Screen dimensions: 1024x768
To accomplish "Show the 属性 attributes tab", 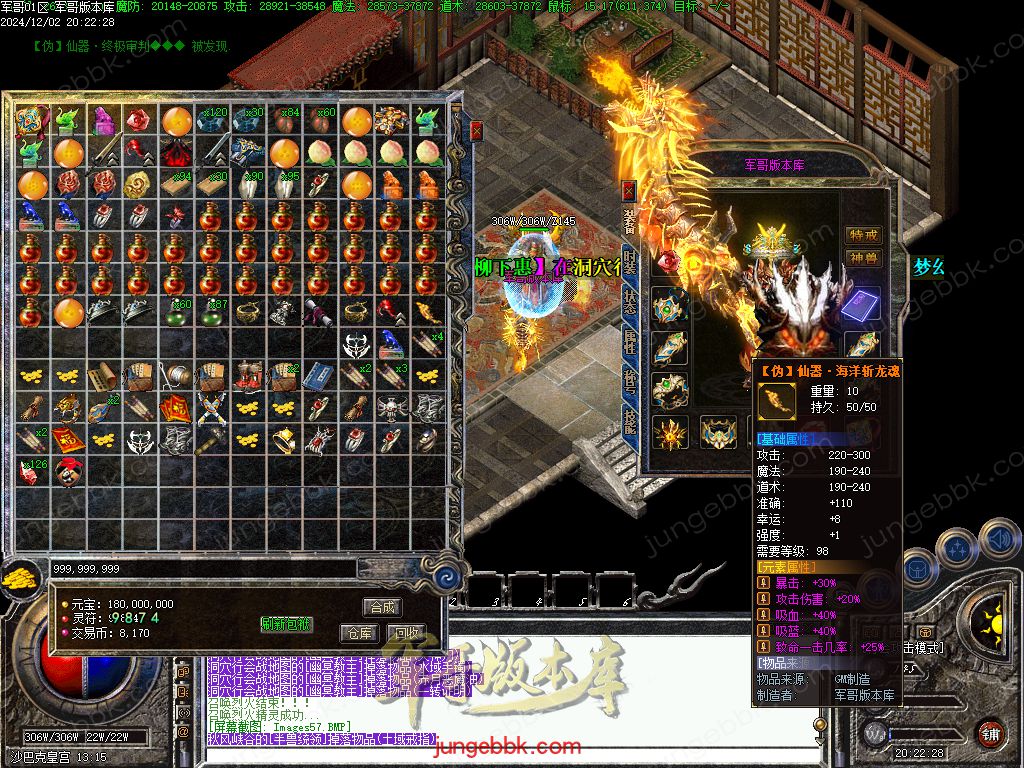I will click(629, 342).
